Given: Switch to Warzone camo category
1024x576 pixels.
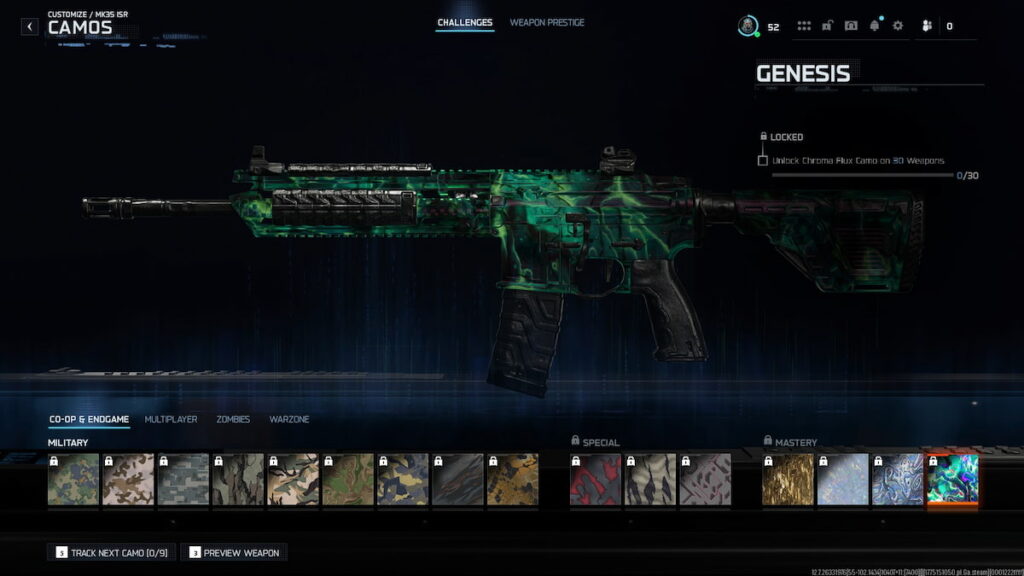Looking at the screenshot, I should [289, 419].
